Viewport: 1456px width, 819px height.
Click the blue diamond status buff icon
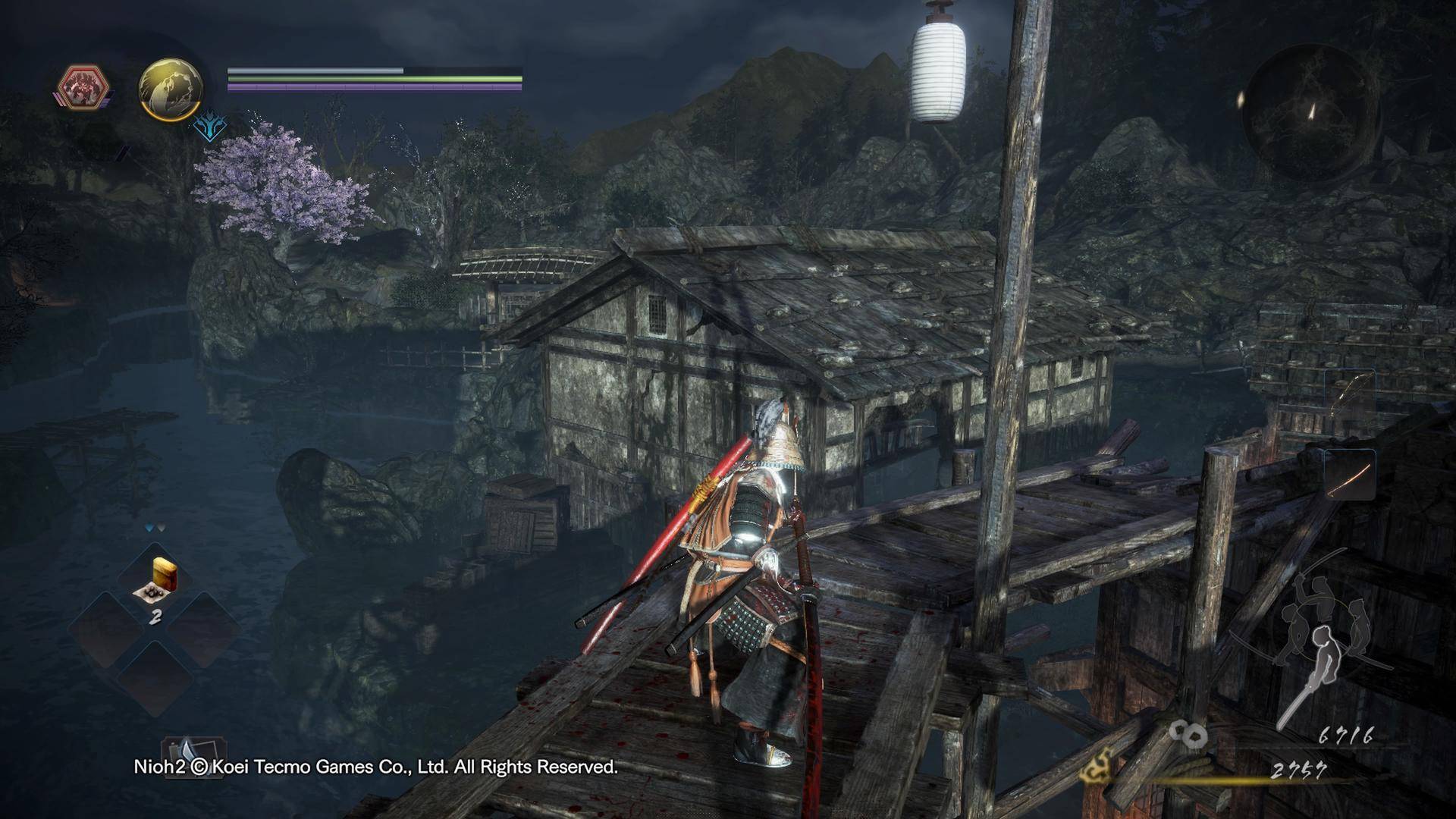209,127
